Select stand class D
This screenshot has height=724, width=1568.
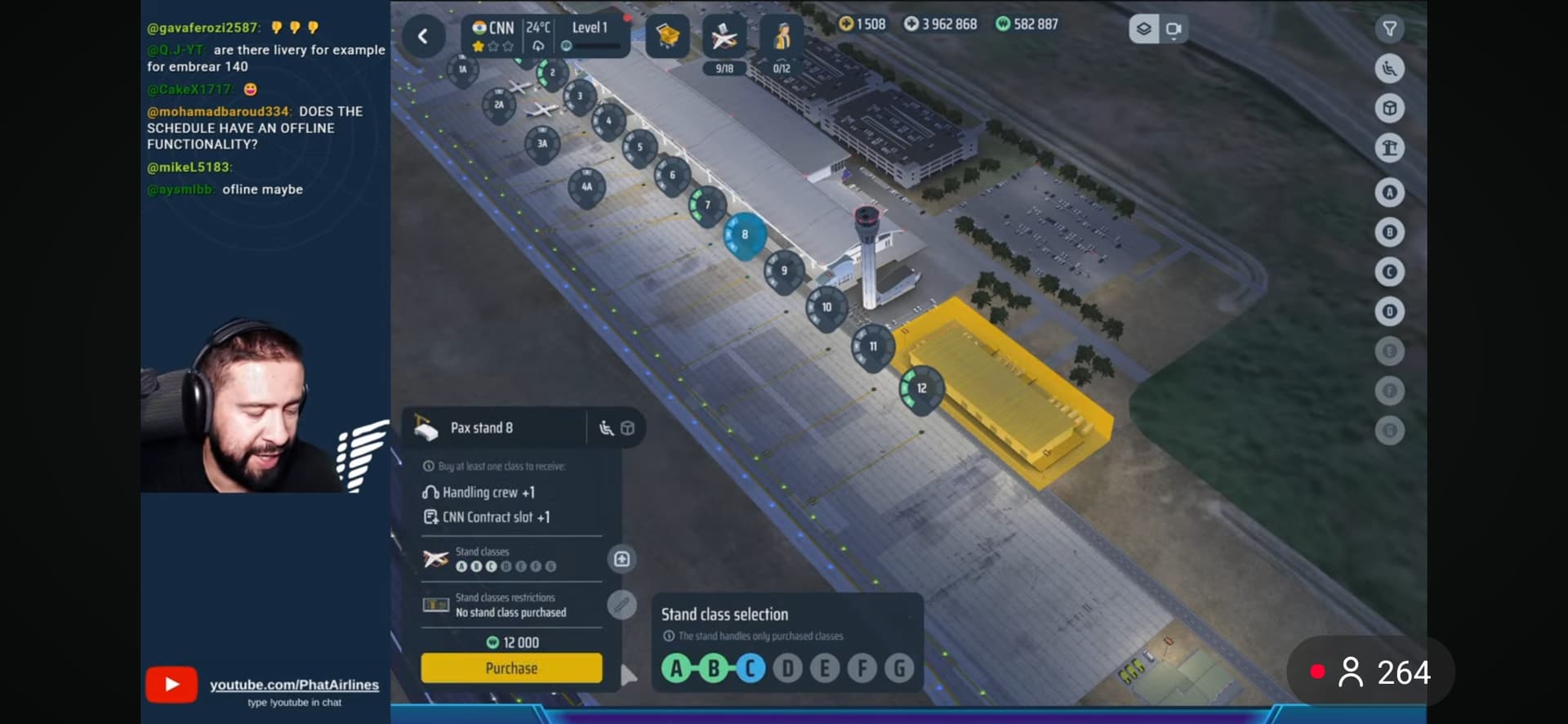pos(788,669)
